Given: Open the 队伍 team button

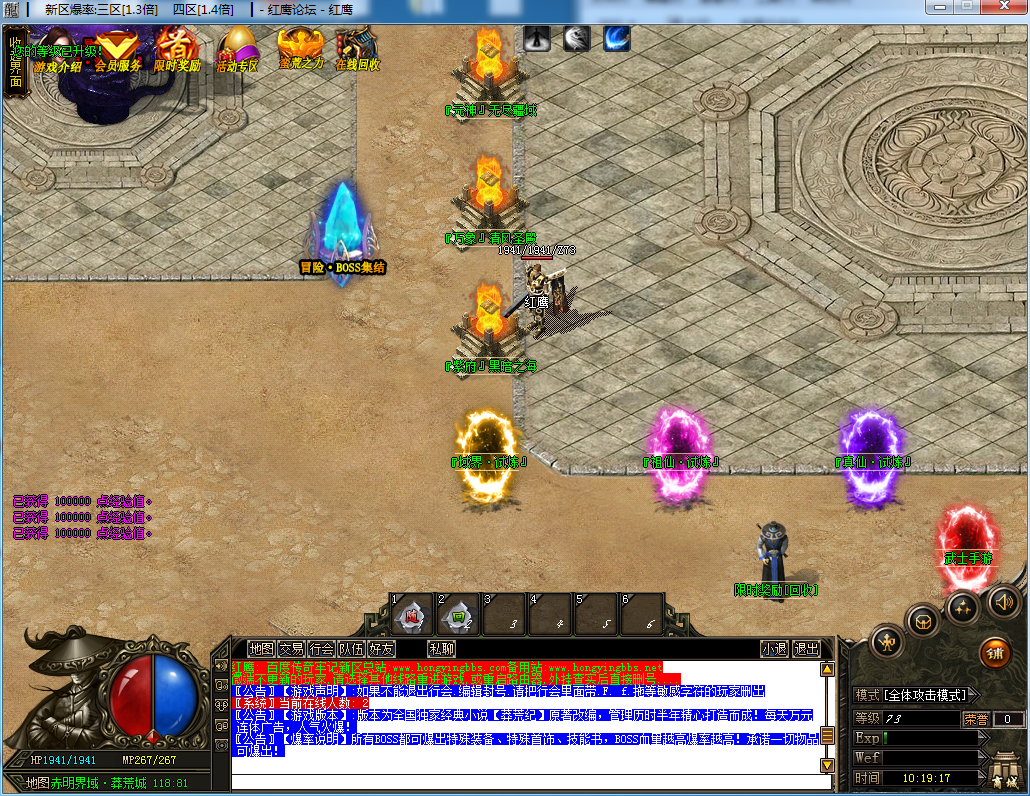Looking at the screenshot, I should (x=351, y=649).
